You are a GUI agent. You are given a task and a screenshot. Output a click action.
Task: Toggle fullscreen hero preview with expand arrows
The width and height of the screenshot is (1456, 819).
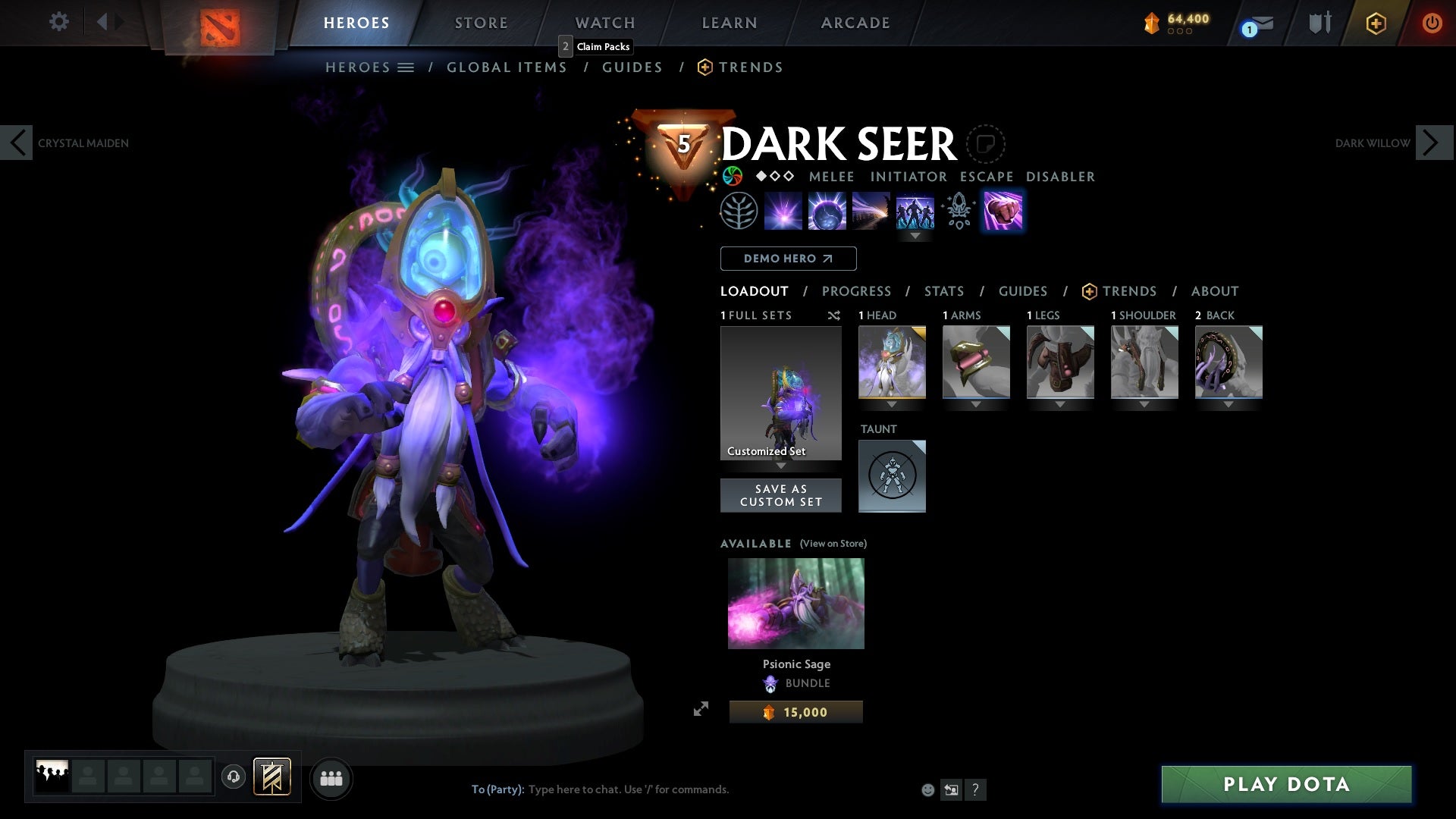coord(701,709)
